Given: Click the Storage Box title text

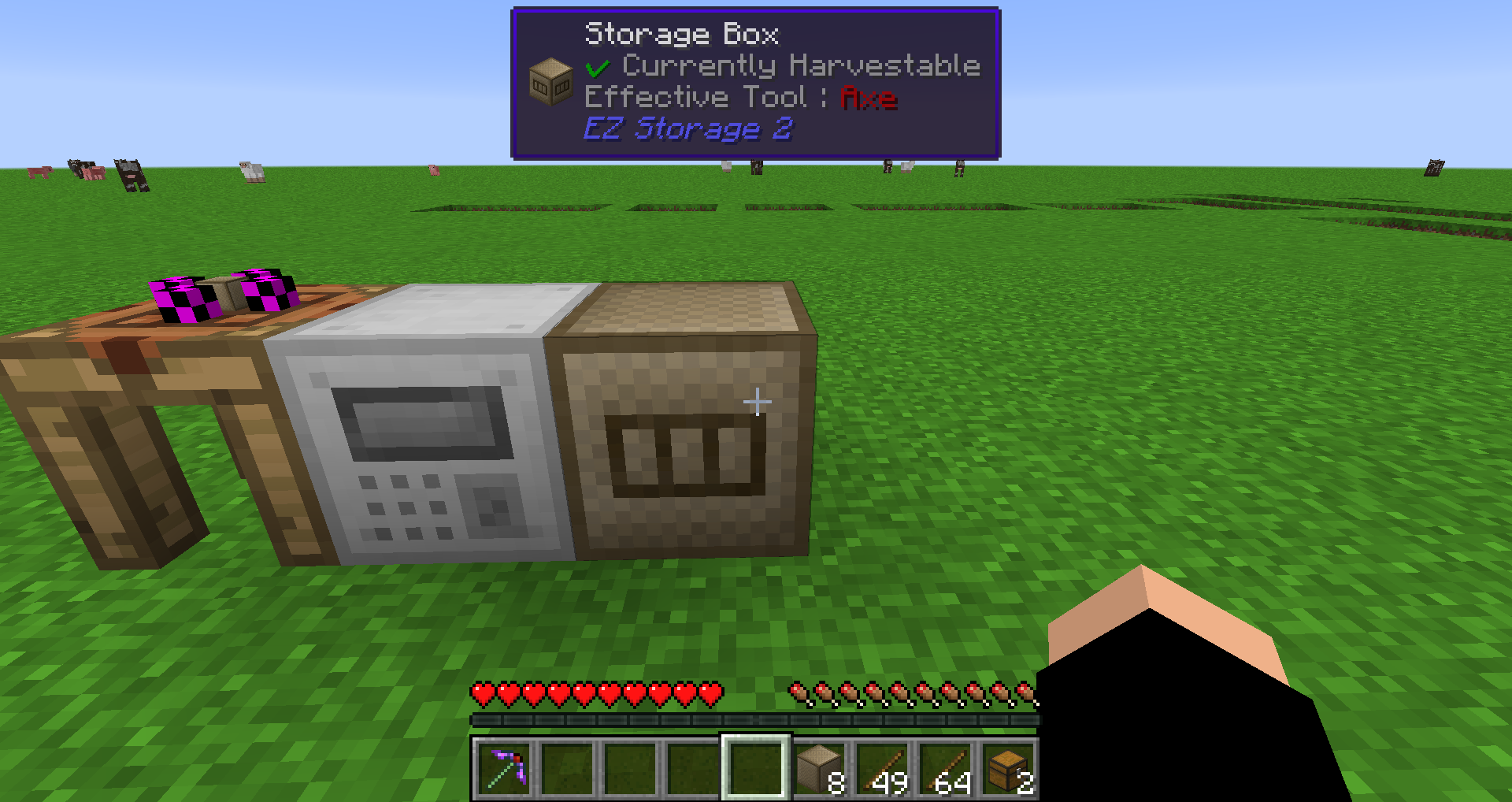Looking at the screenshot, I should [x=680, y=34].
